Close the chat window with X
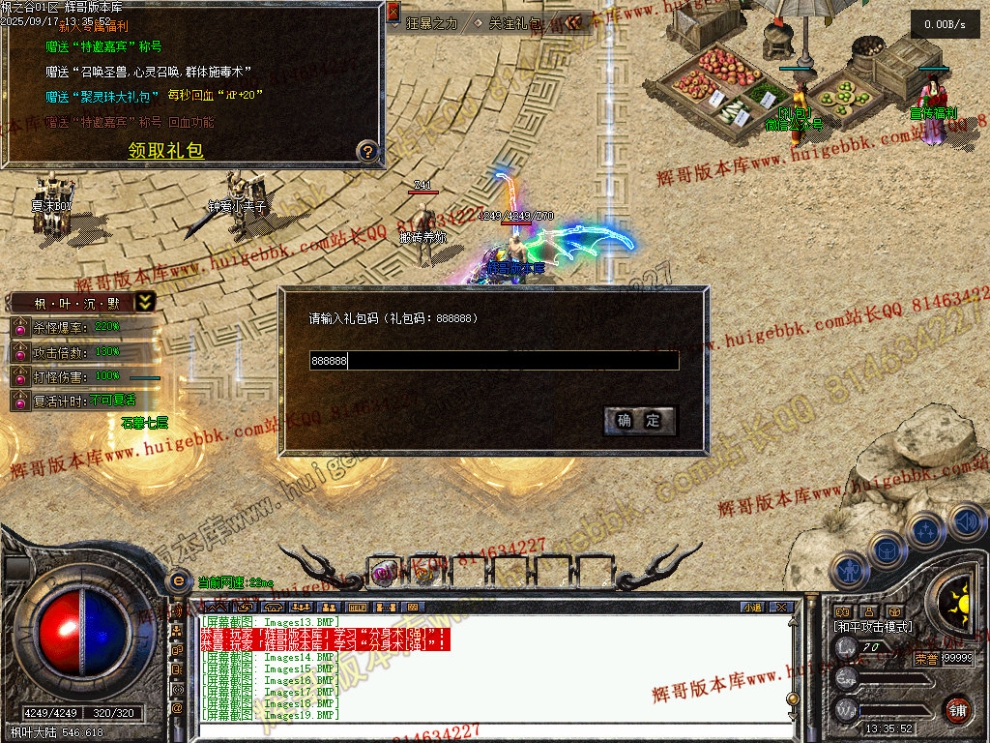Viewport: 990px width, 743px height. [783, 607]
